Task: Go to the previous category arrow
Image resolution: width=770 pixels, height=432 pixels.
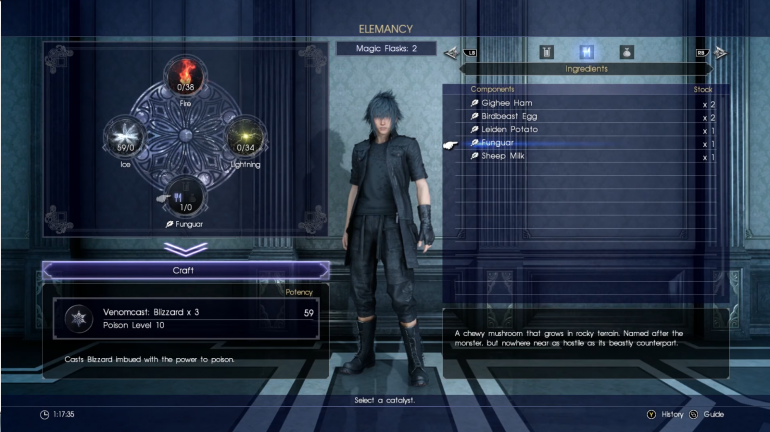Action: coord(451,52)
